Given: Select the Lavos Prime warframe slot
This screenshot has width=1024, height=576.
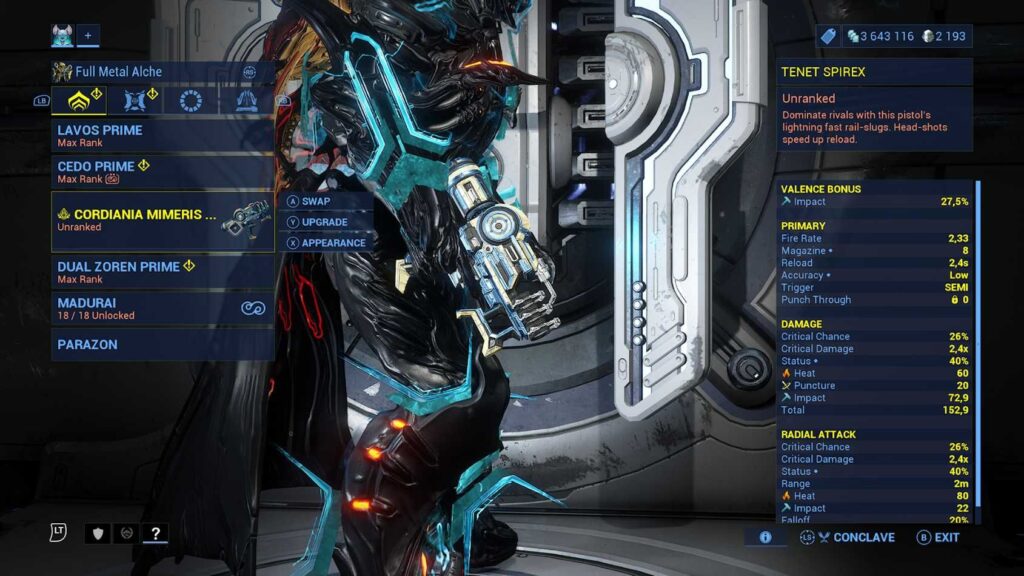Looking at the screenshot, I should click(x=160, y=135).
